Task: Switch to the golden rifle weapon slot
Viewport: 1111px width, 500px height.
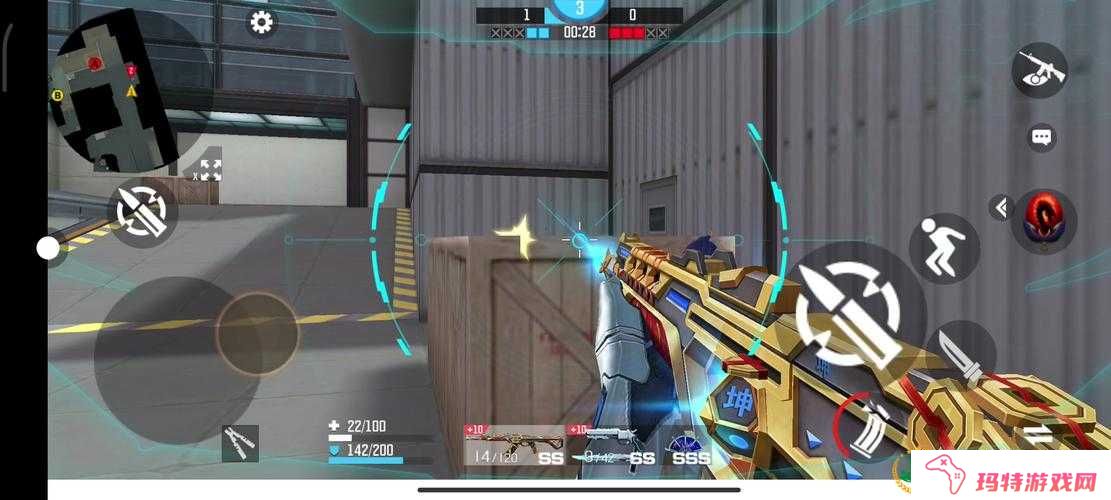Action: [x=515, y=446]
